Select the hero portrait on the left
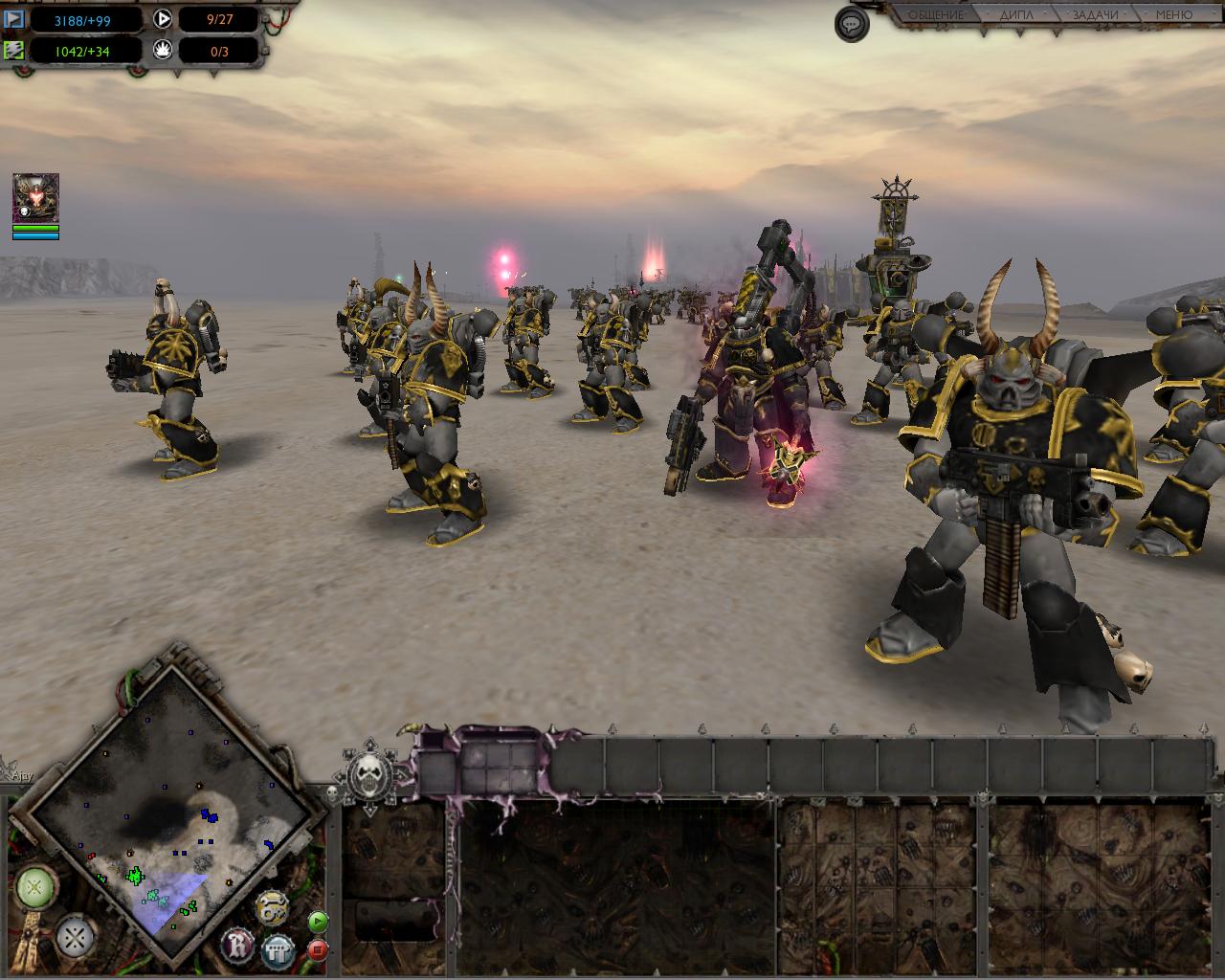Image resolution: width=1225 pixels, height=980 pixels. click(x=35, y=198)
